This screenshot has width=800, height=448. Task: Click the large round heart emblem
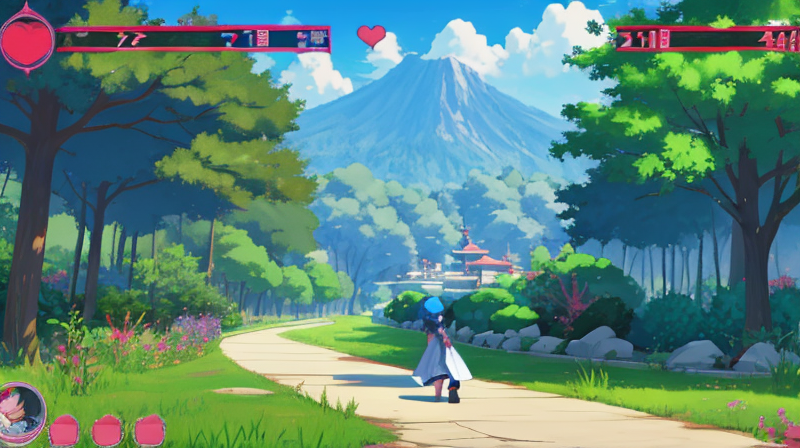tap(26, 40)
